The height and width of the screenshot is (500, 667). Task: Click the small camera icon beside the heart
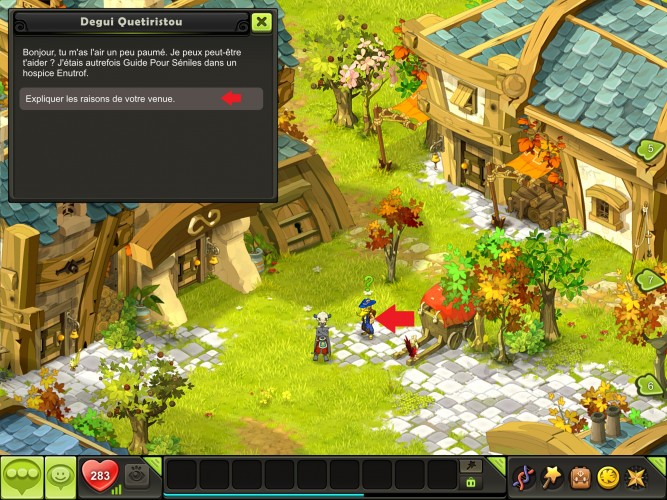coord(142,475)
